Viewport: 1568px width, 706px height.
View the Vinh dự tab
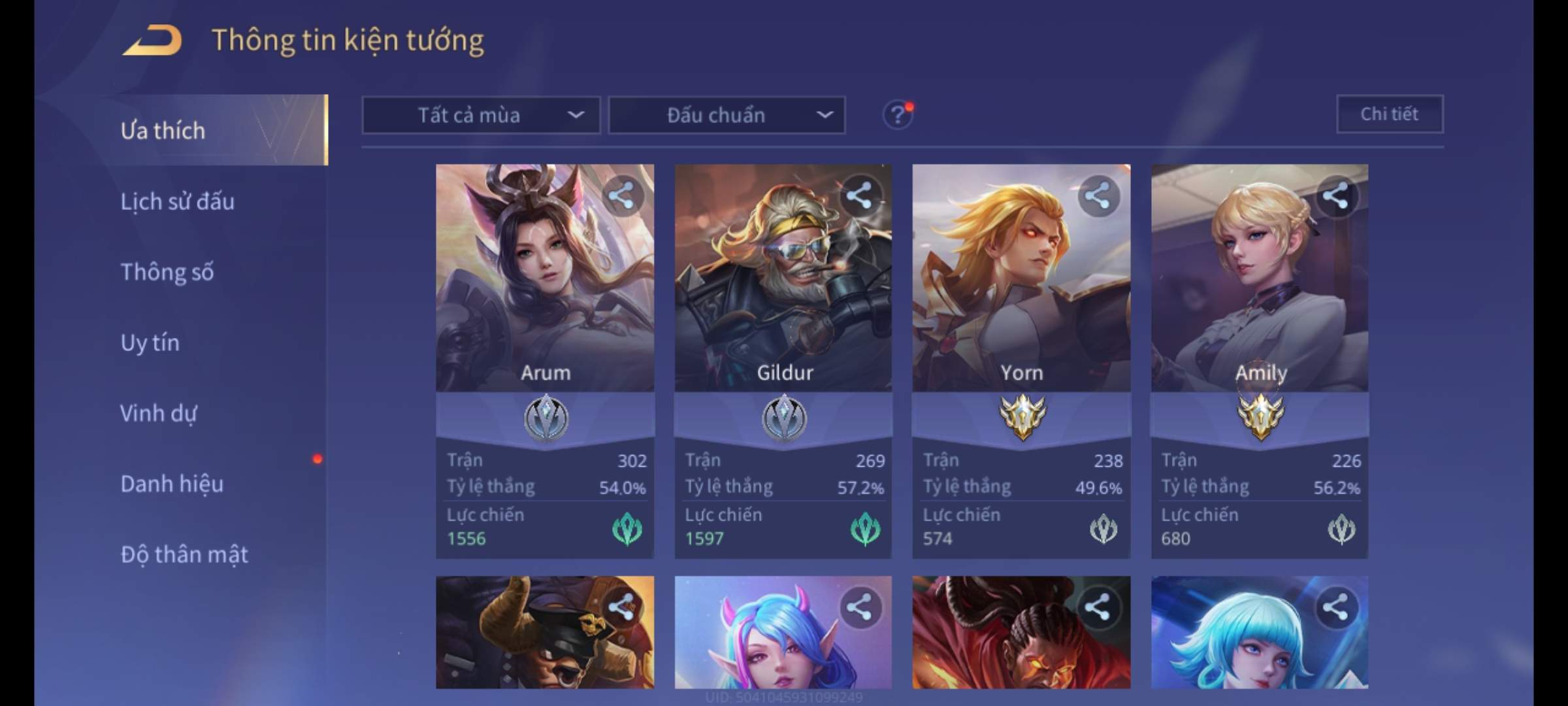click(x=158, y=412)
